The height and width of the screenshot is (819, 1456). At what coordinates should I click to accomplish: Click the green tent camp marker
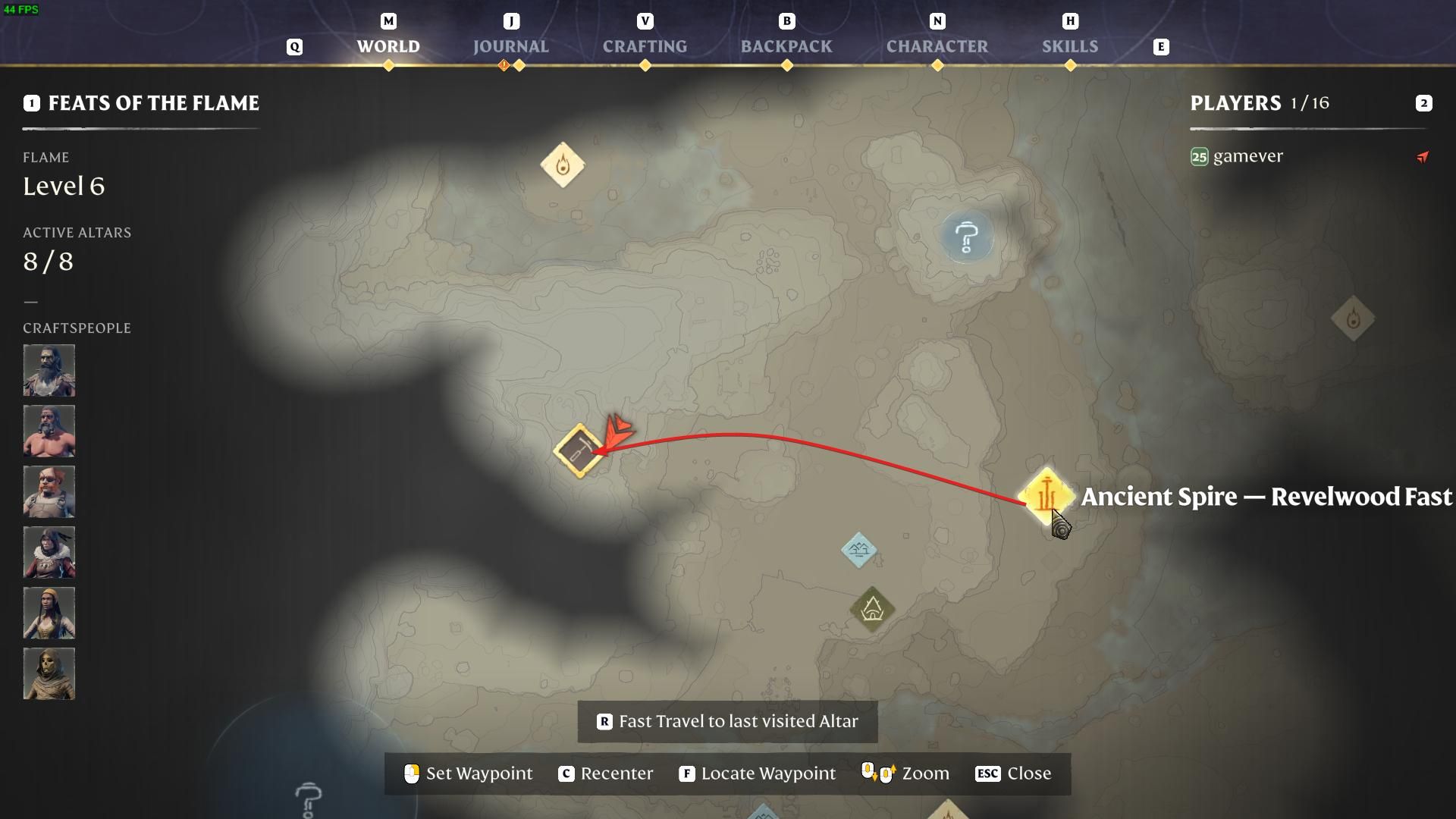click(872, 608)
